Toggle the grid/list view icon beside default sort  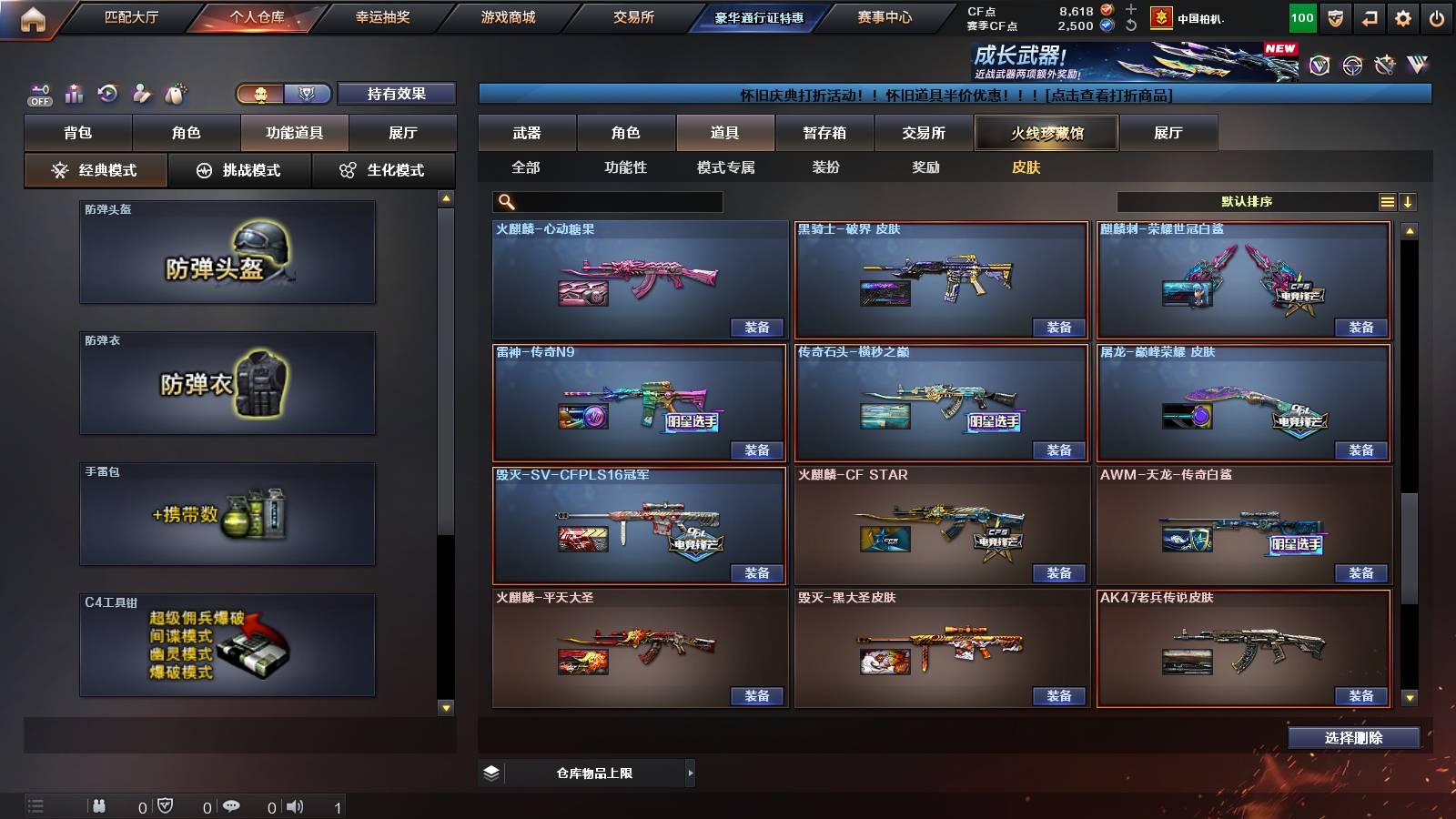[x=1387, y=201]
